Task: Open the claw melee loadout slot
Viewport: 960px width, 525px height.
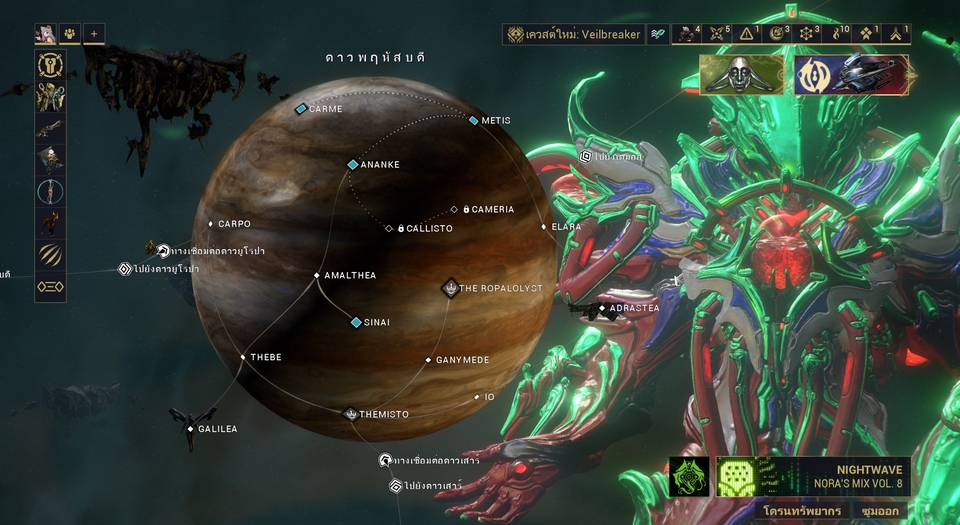Action: pyautogui.click(x=49, y=254)
